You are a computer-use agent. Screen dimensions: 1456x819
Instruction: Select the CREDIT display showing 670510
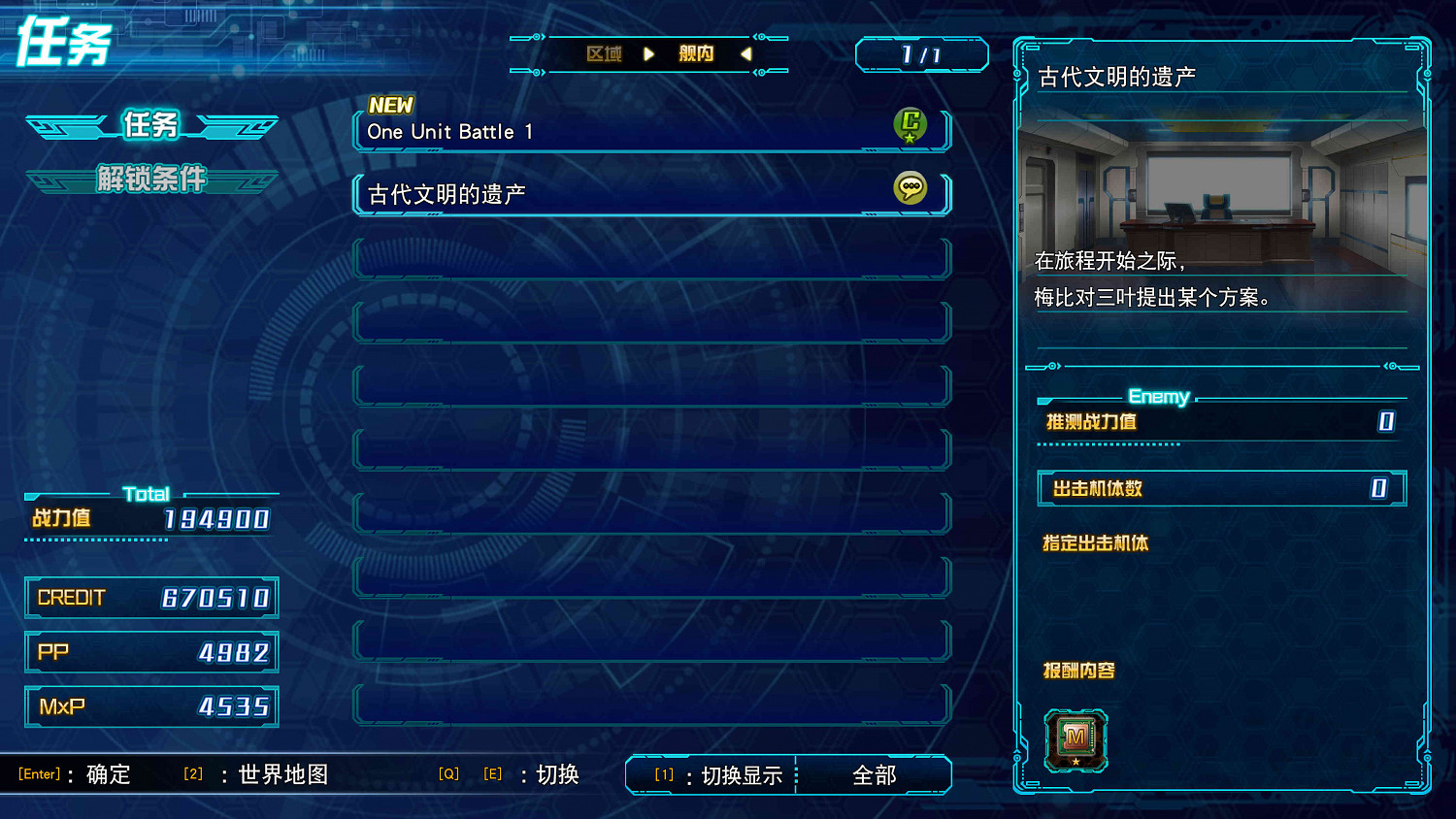150,597
